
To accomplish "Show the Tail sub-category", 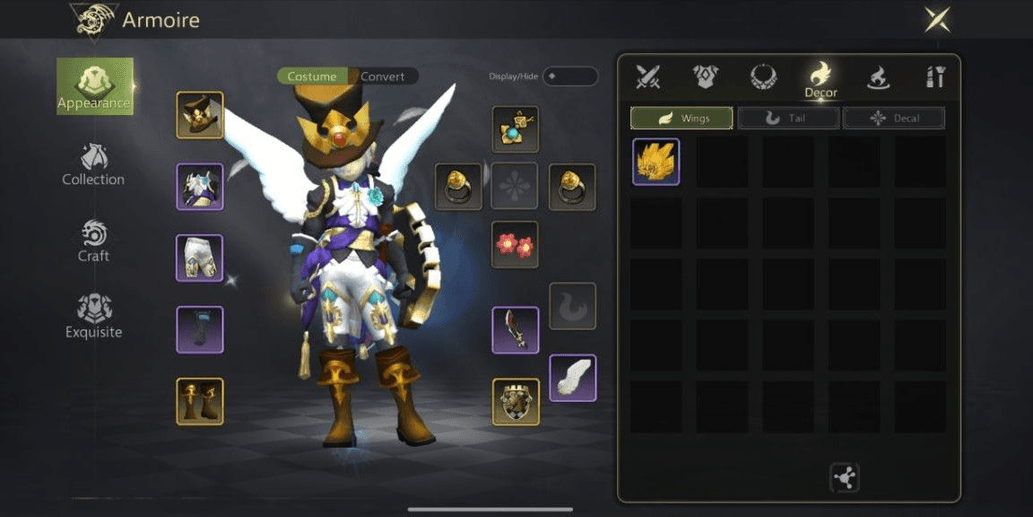I will click(x=788, y=118).
